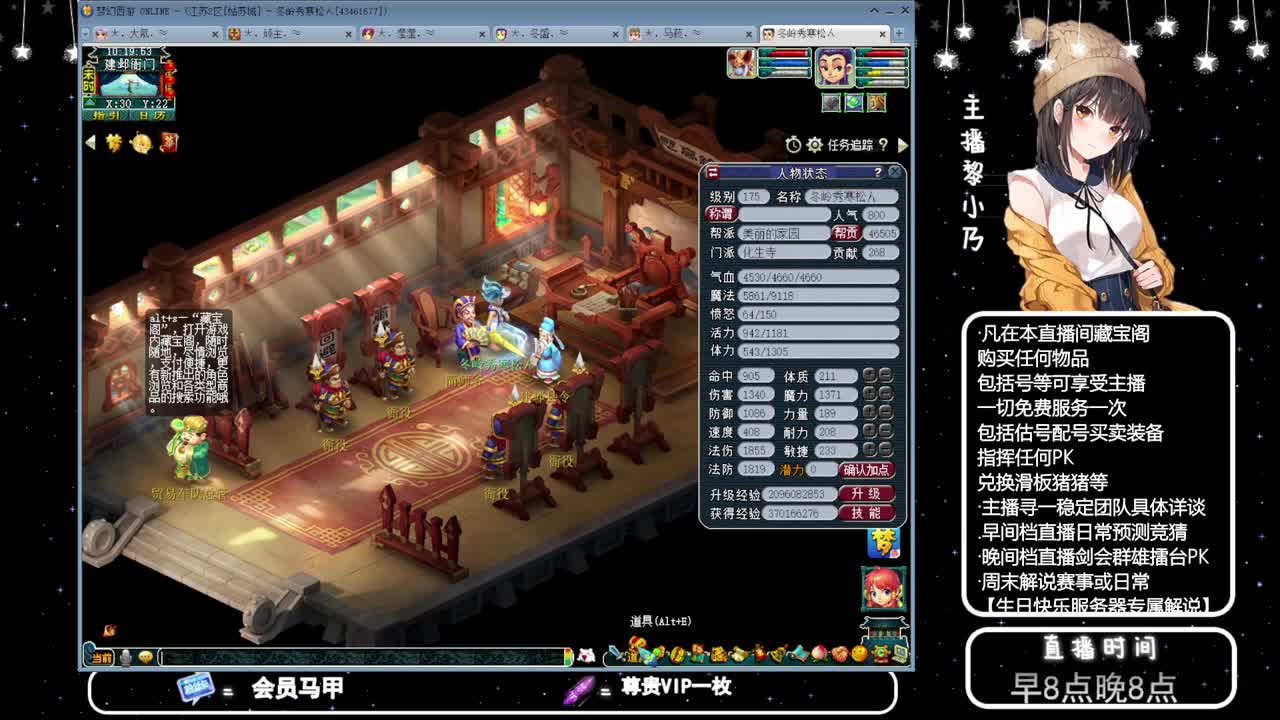Open the 称谓 title selector in status panel
Image resolution: width=1280 pixels, height=720 pixels.
pyautogui.click(x=723, y=217)
